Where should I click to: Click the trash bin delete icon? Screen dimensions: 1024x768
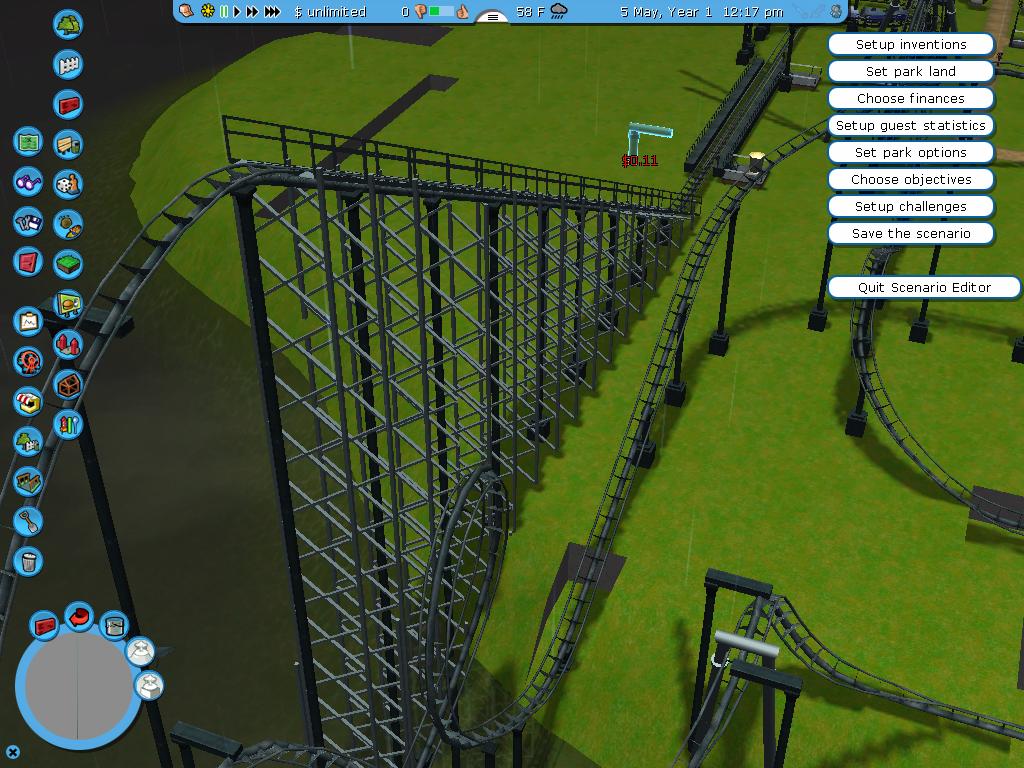pyautogui.click(x=28, y=561)
